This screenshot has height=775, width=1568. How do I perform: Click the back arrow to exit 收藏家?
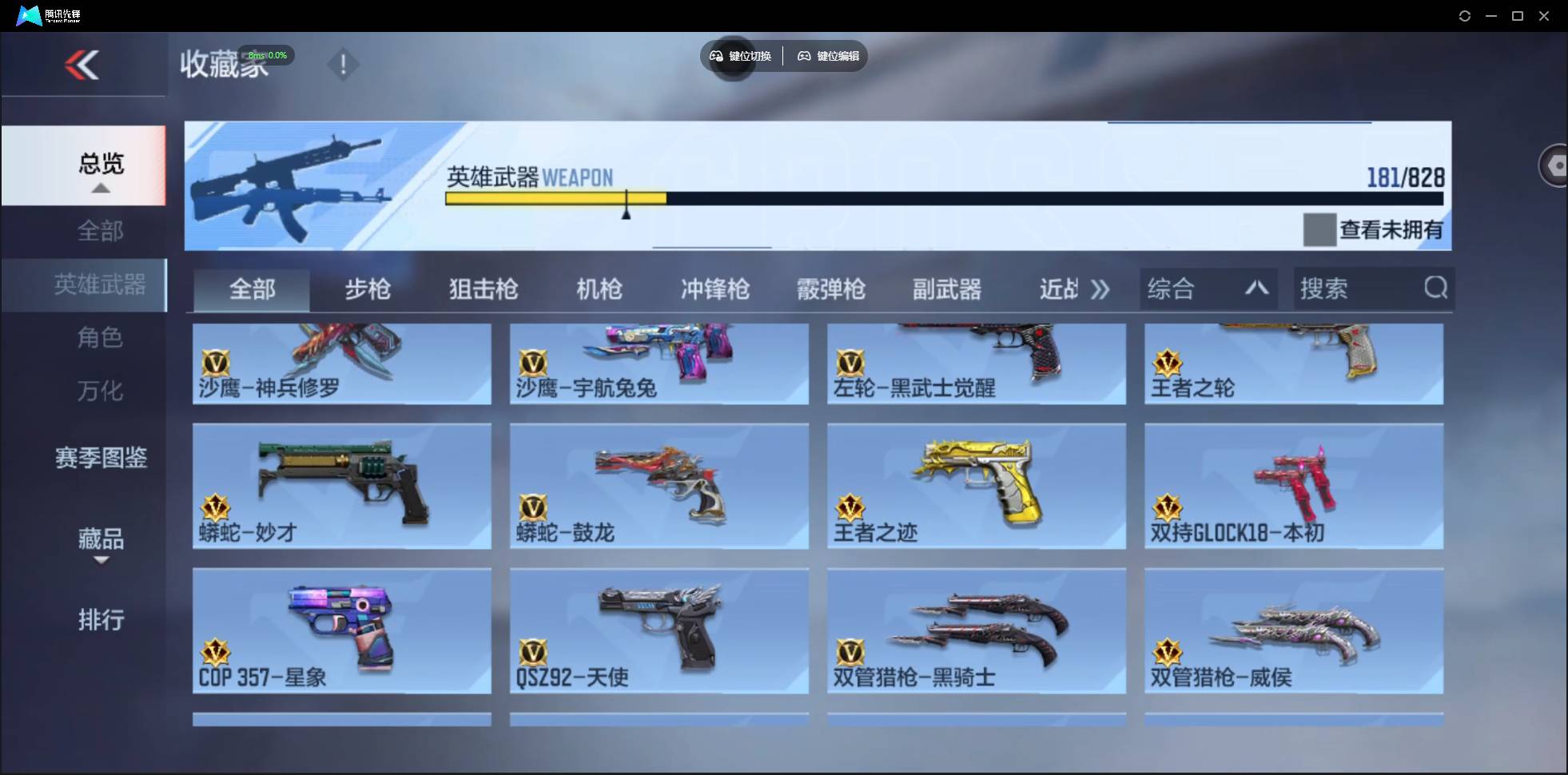pyautogui.click(x=84, y=64)
